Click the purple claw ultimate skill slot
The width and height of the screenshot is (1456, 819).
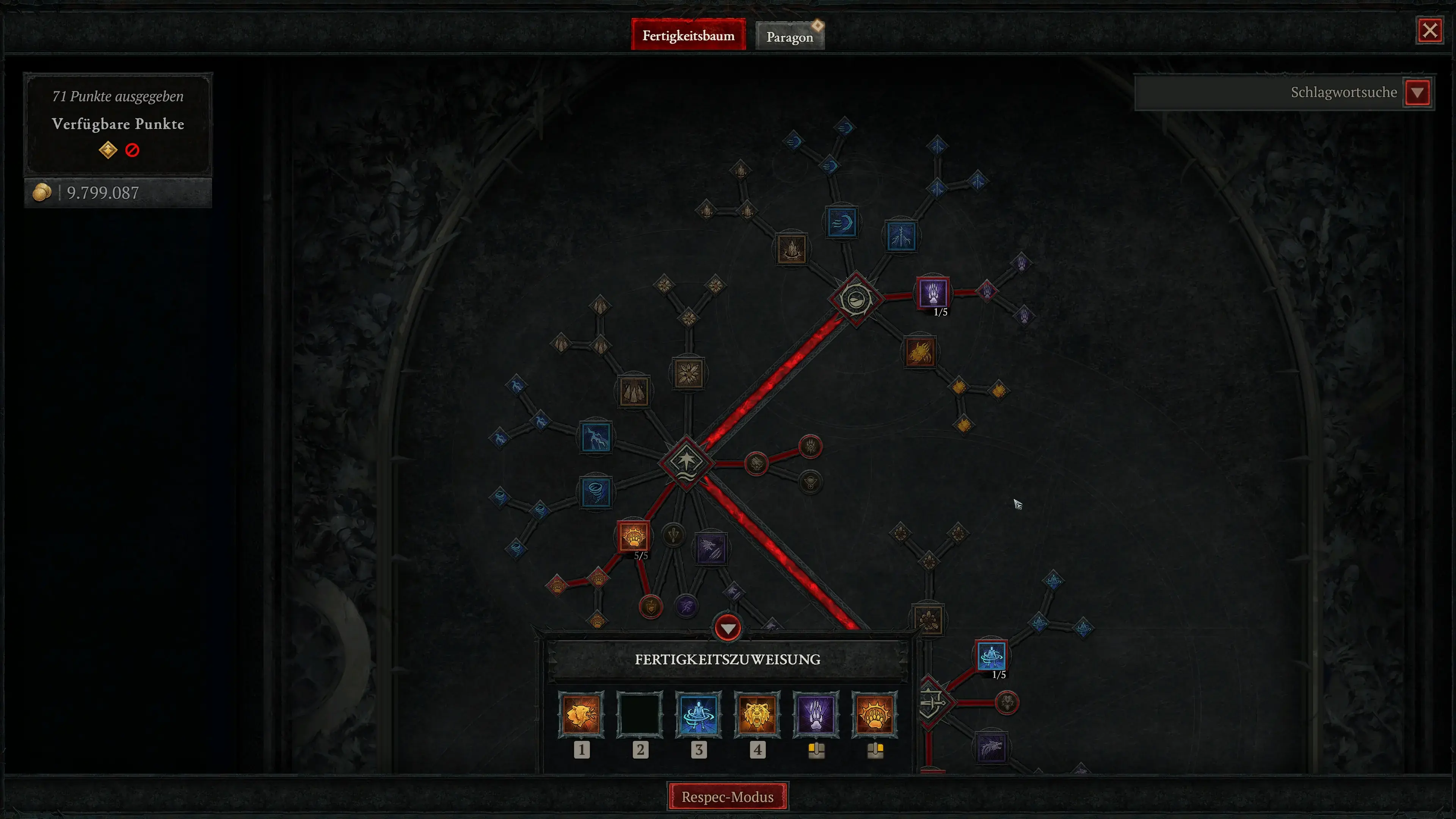pos(816,715)
